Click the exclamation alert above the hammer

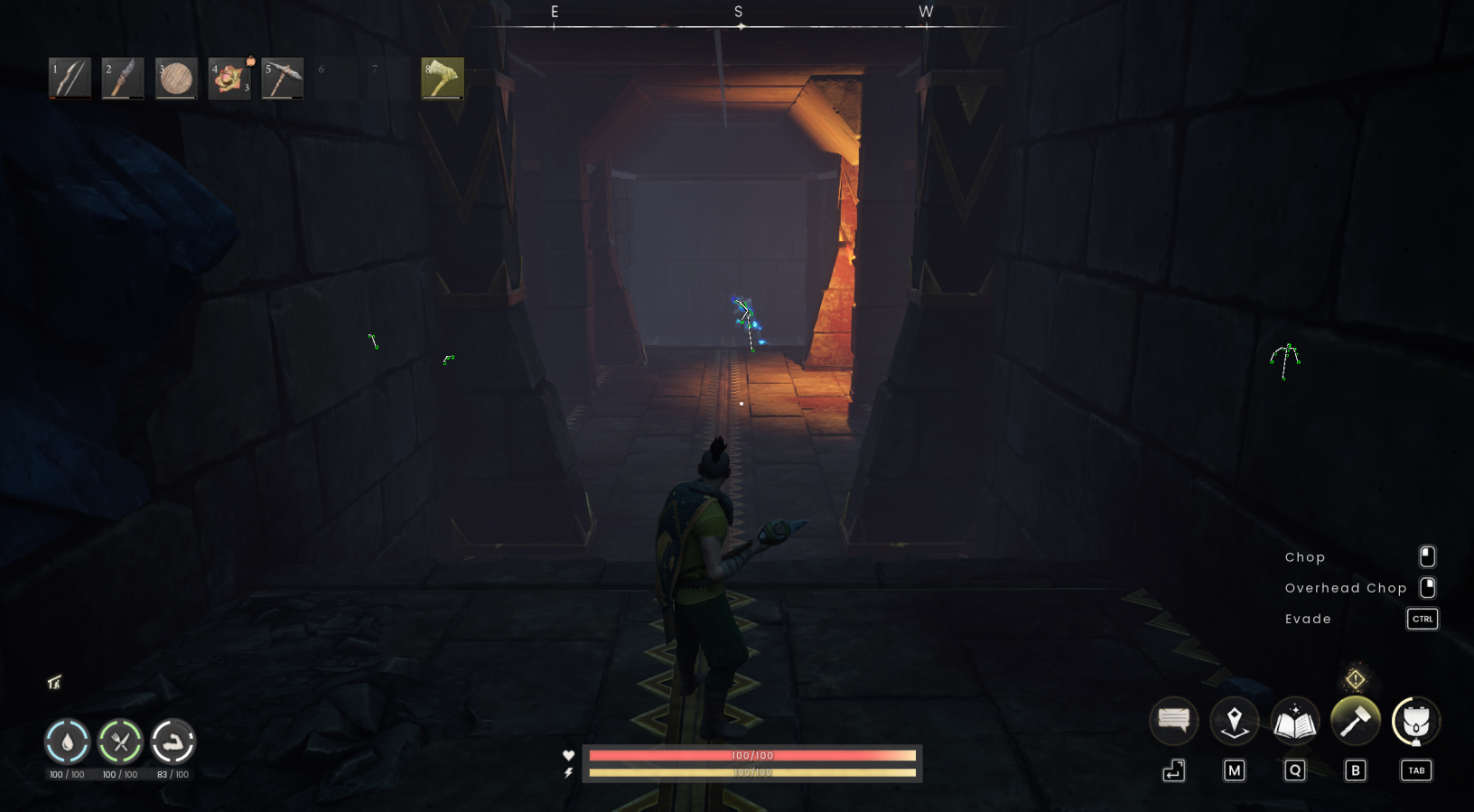click(x=1355, y=677)
